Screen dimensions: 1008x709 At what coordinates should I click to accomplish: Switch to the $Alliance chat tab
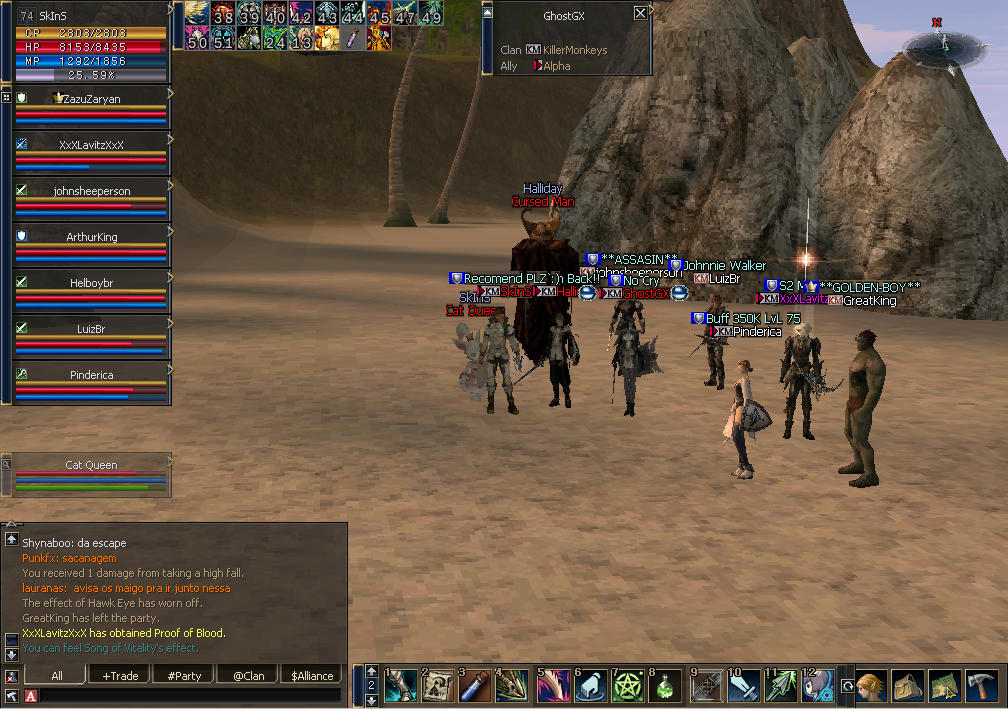312,676
